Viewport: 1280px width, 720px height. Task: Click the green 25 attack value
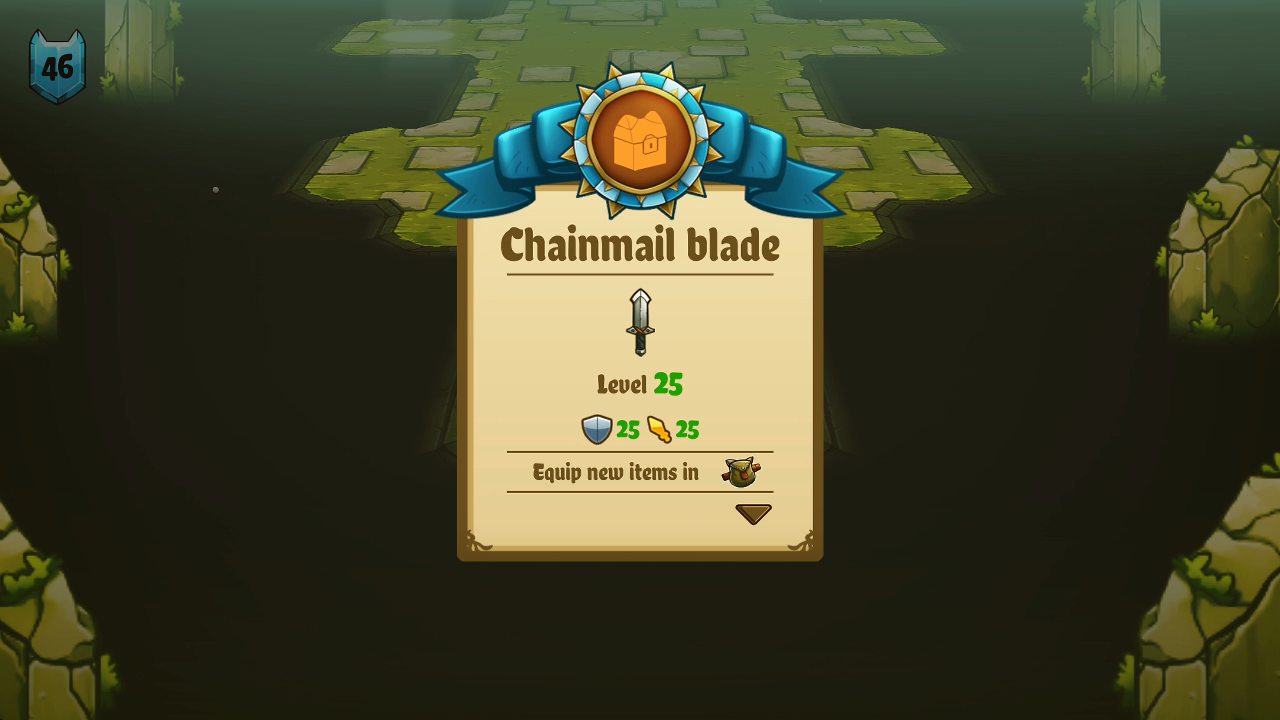(x=686, y=429)
